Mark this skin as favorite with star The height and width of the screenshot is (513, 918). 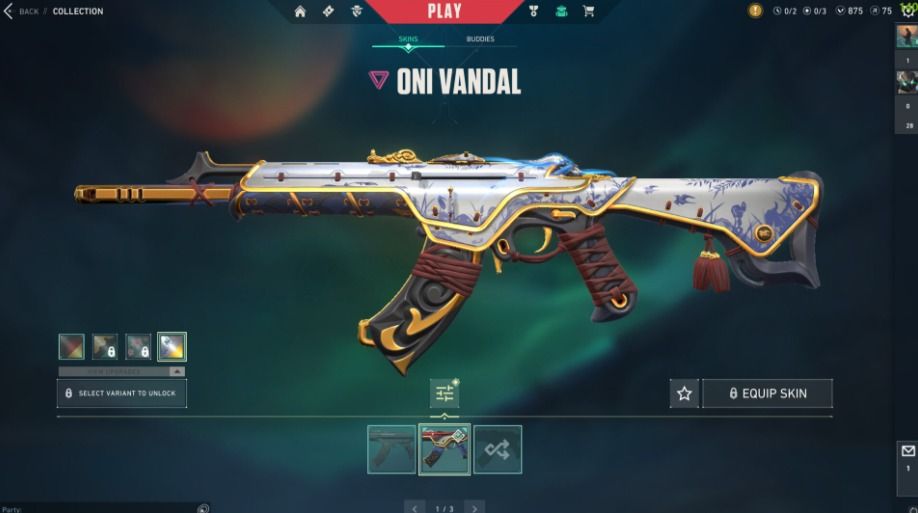[x=684, y=394]
